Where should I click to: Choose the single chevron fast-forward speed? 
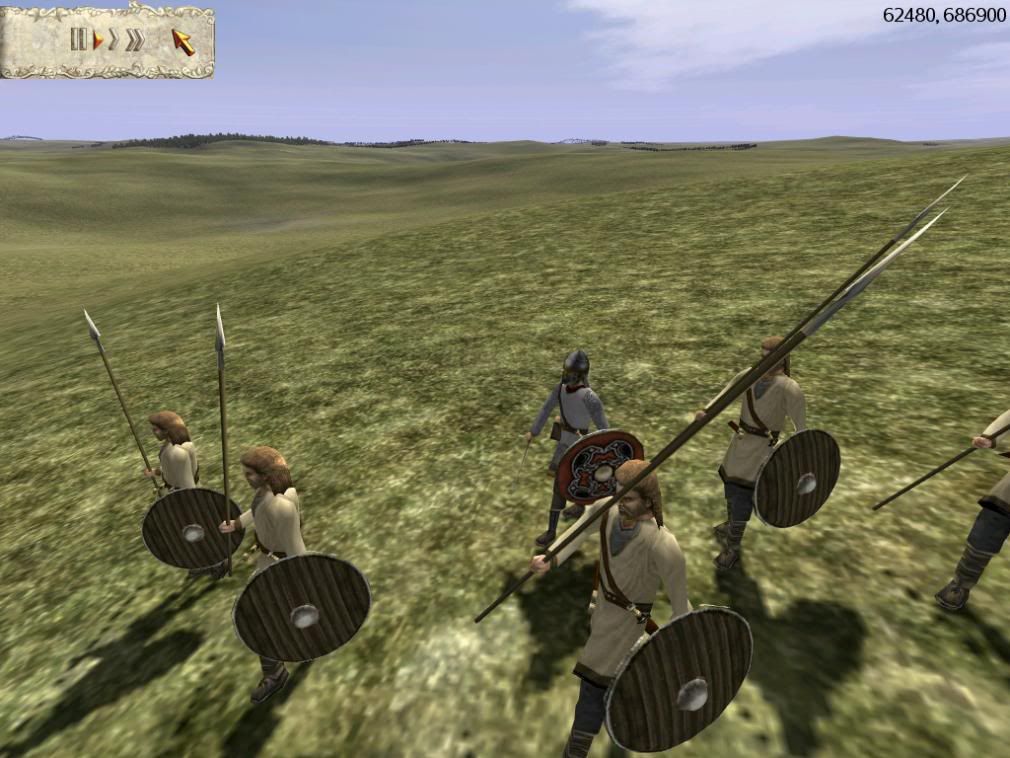(114, 40)
